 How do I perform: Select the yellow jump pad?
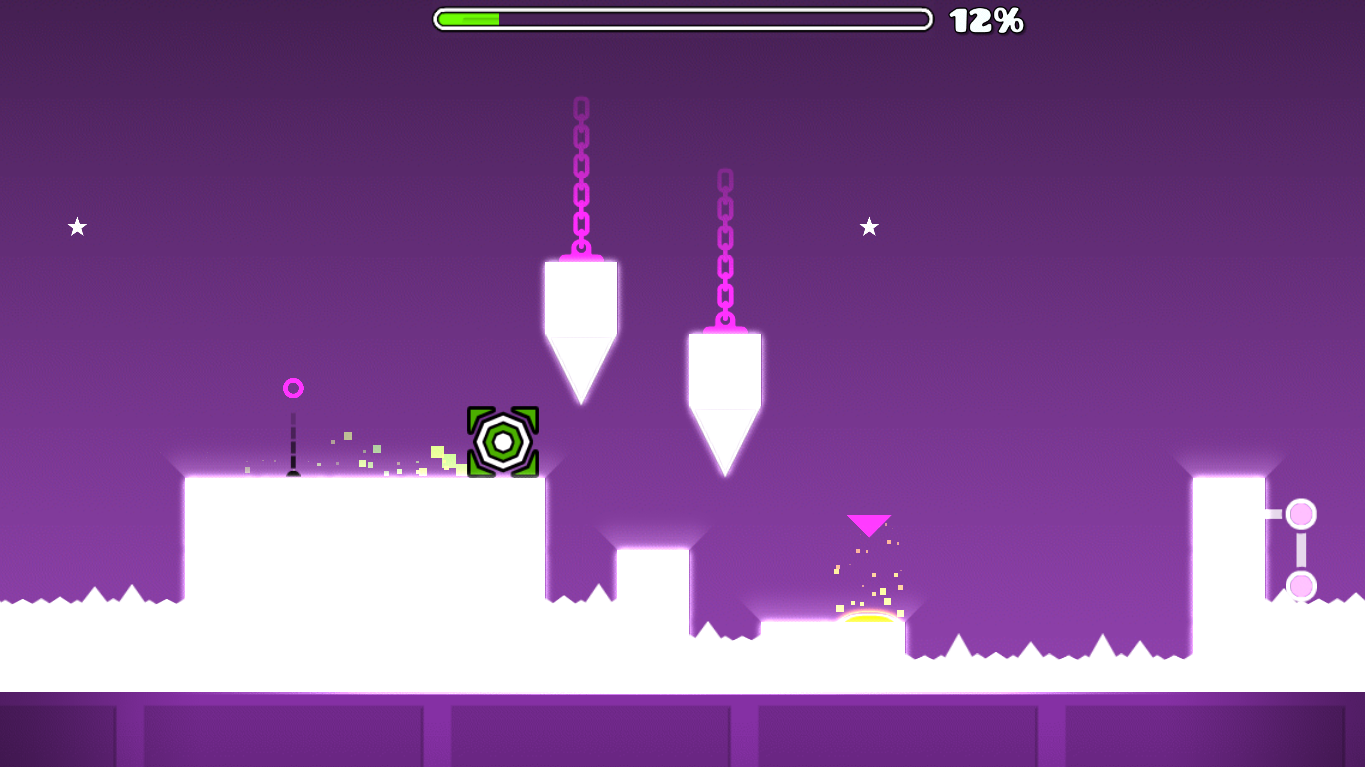[x=869, y=618]
